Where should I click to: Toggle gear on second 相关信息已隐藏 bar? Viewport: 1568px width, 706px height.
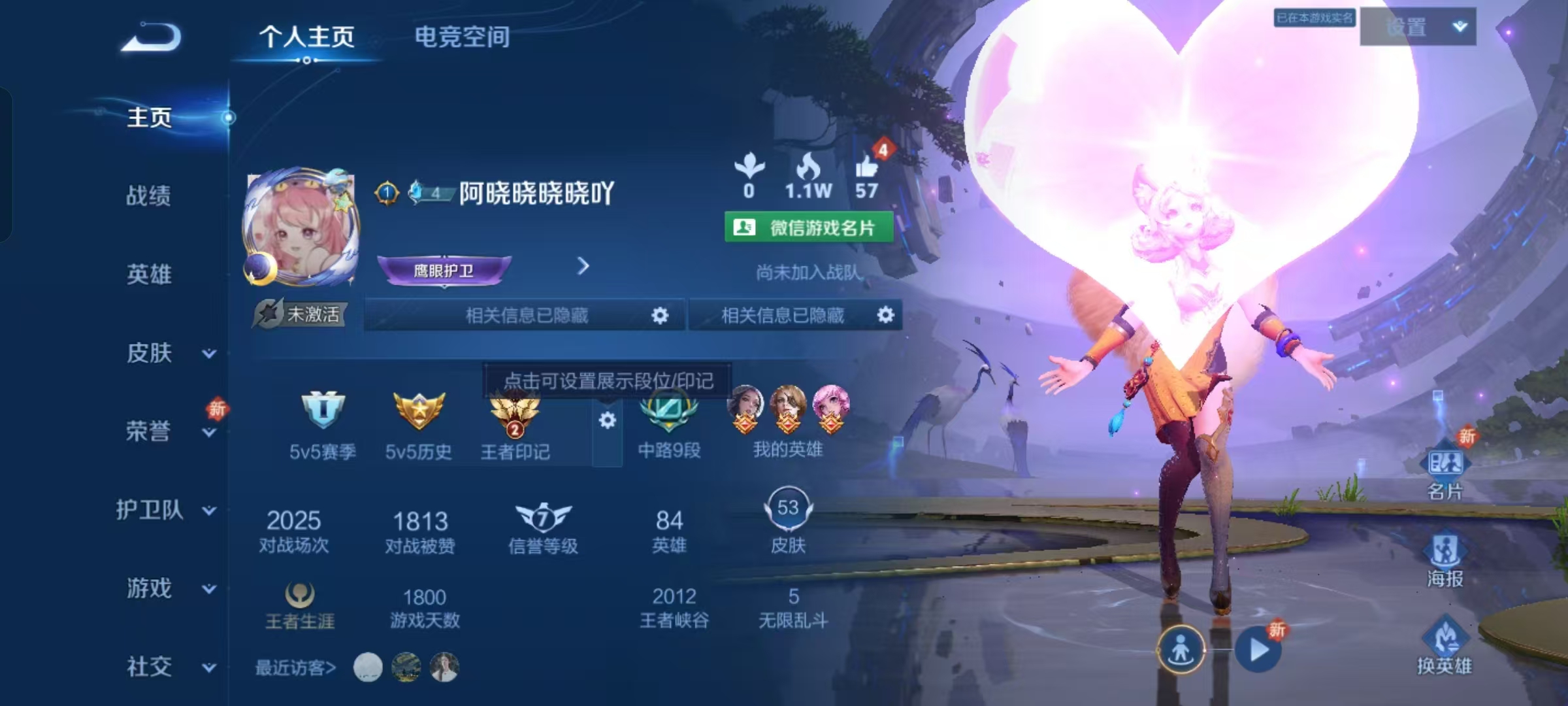click(x=886, y=316)
